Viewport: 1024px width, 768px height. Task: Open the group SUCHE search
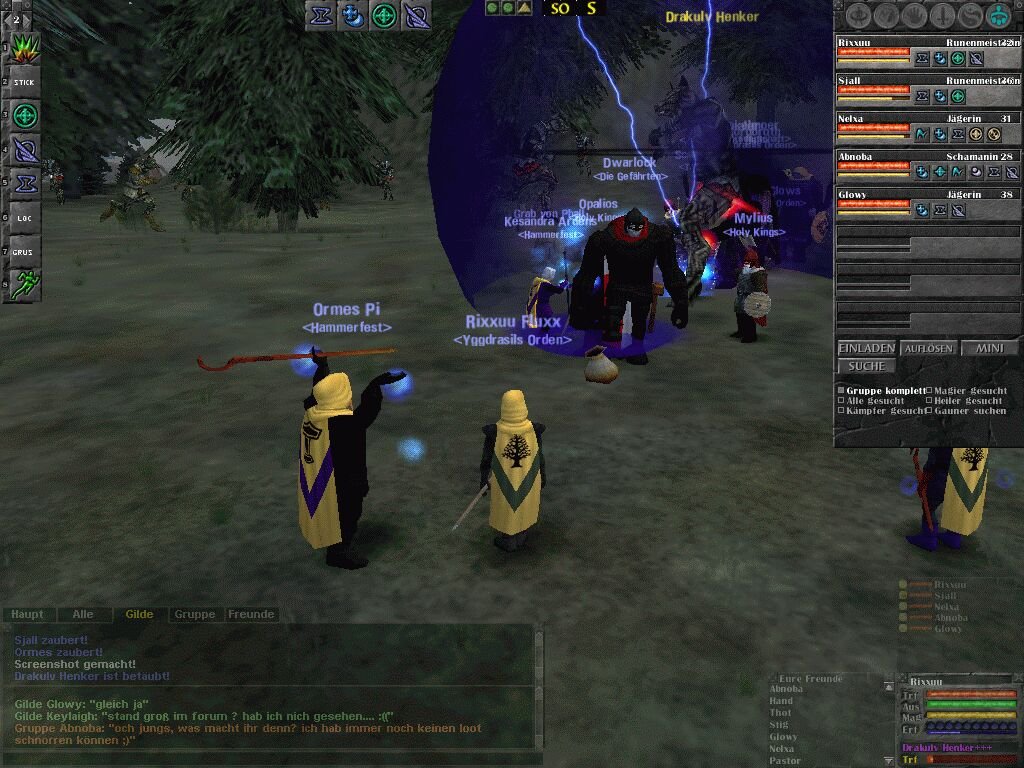(x=866, y=366)
